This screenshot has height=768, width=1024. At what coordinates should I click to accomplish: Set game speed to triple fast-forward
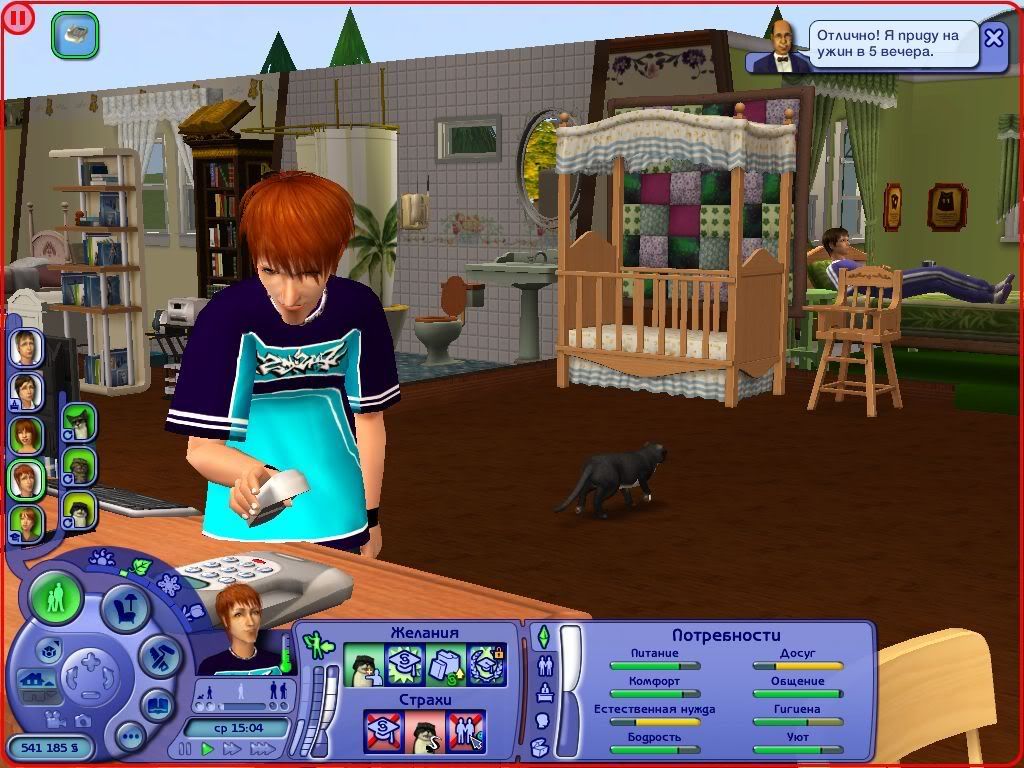tap(262, 748)
